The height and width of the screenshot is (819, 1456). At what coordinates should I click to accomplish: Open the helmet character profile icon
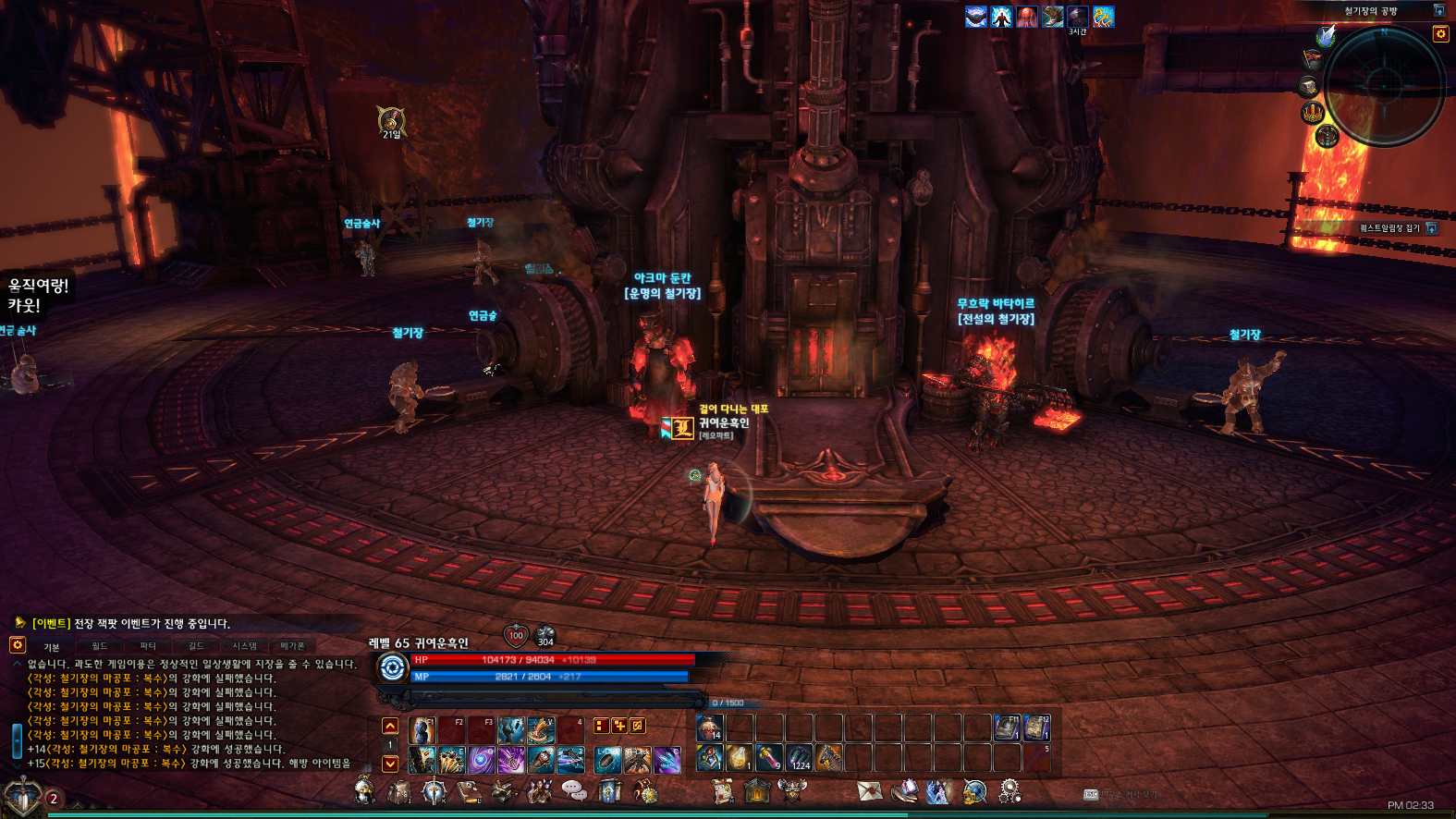(x=365, y=791)
